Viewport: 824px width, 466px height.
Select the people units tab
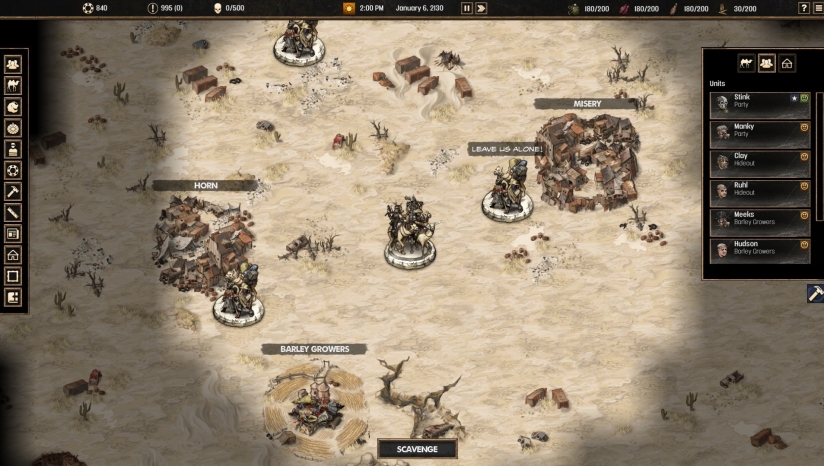click(767, 64)
